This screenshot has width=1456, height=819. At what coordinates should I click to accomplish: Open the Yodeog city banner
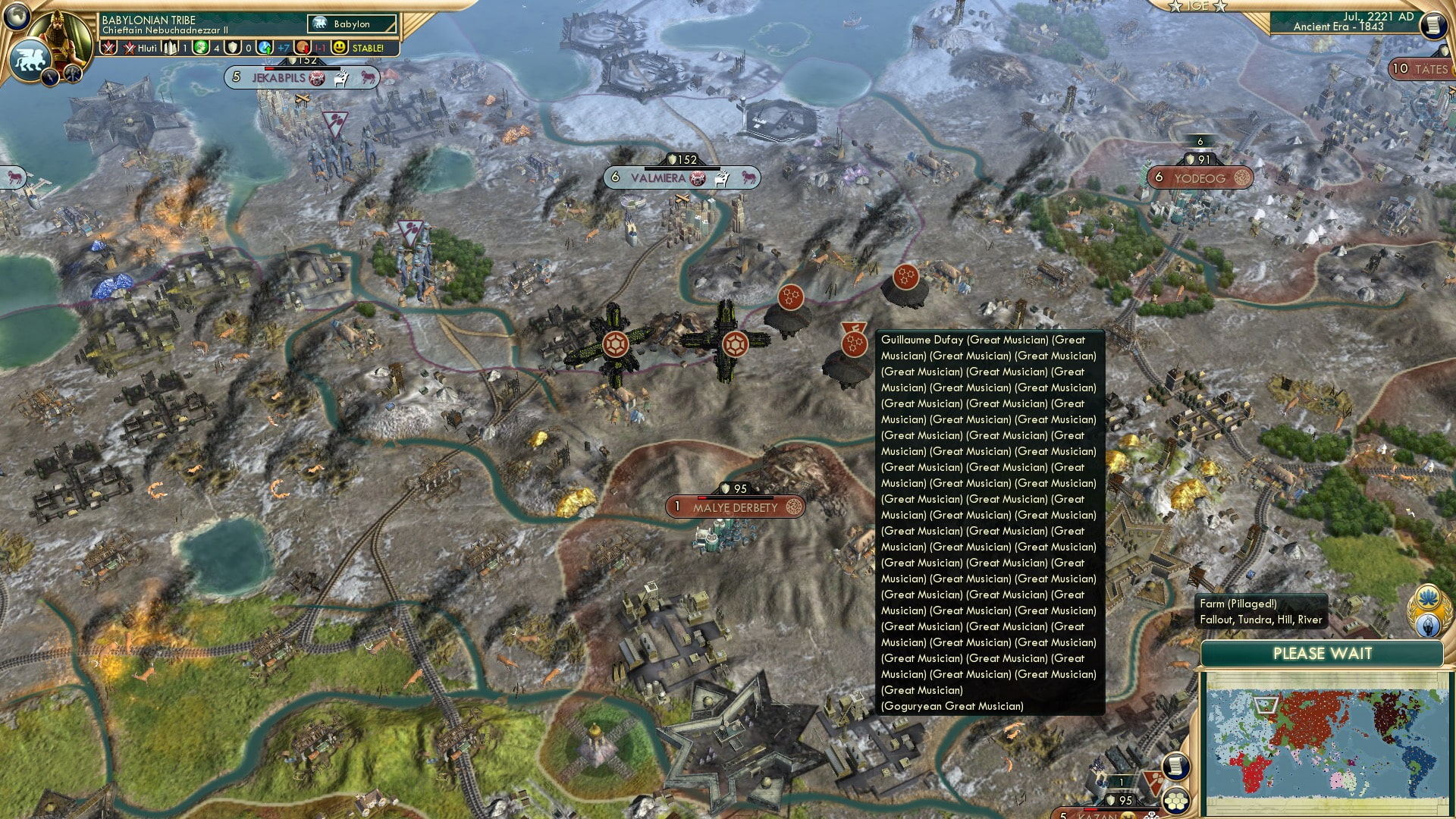(x=1200, y=178)
